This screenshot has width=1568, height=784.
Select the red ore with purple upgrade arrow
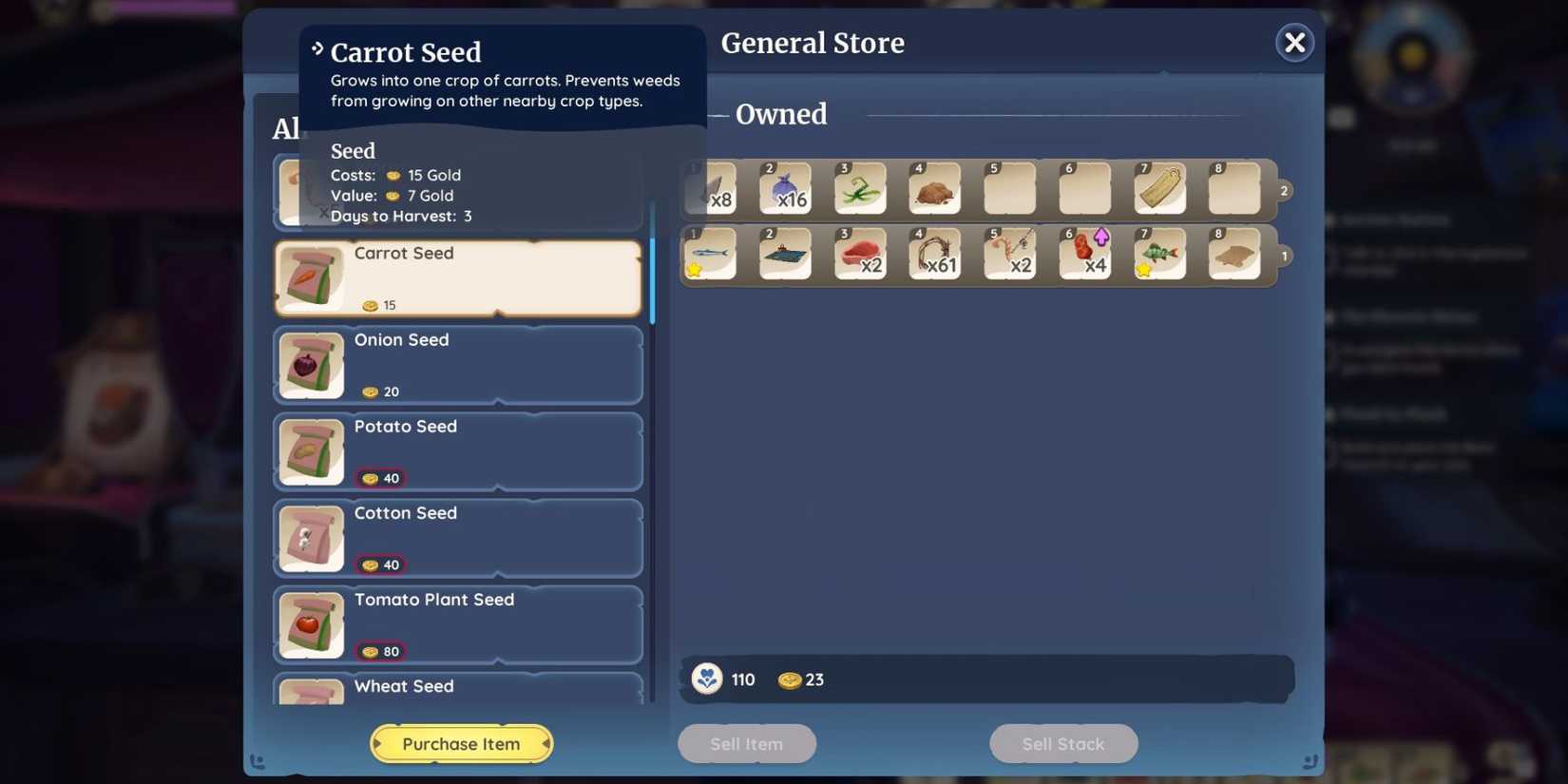pyautogui.click(x=1085, y=254)
